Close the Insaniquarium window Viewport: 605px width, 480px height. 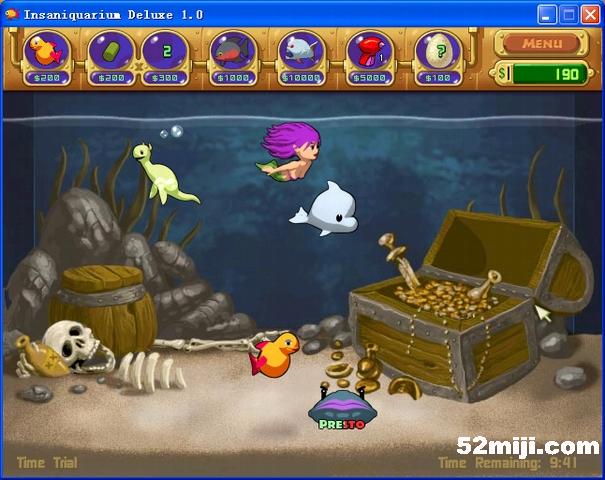592,14
